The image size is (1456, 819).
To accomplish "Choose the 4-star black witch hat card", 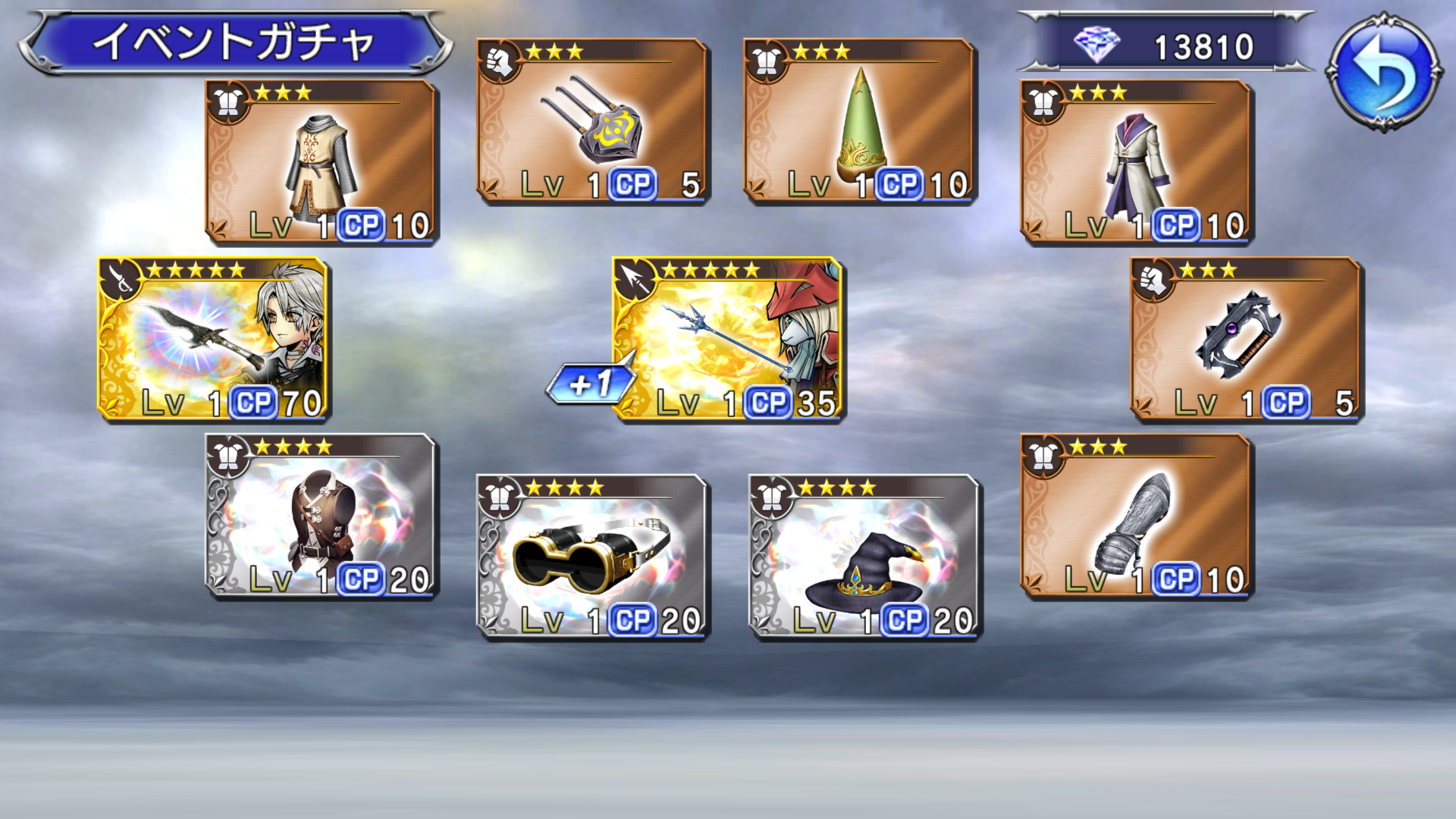I will [864, 557].
